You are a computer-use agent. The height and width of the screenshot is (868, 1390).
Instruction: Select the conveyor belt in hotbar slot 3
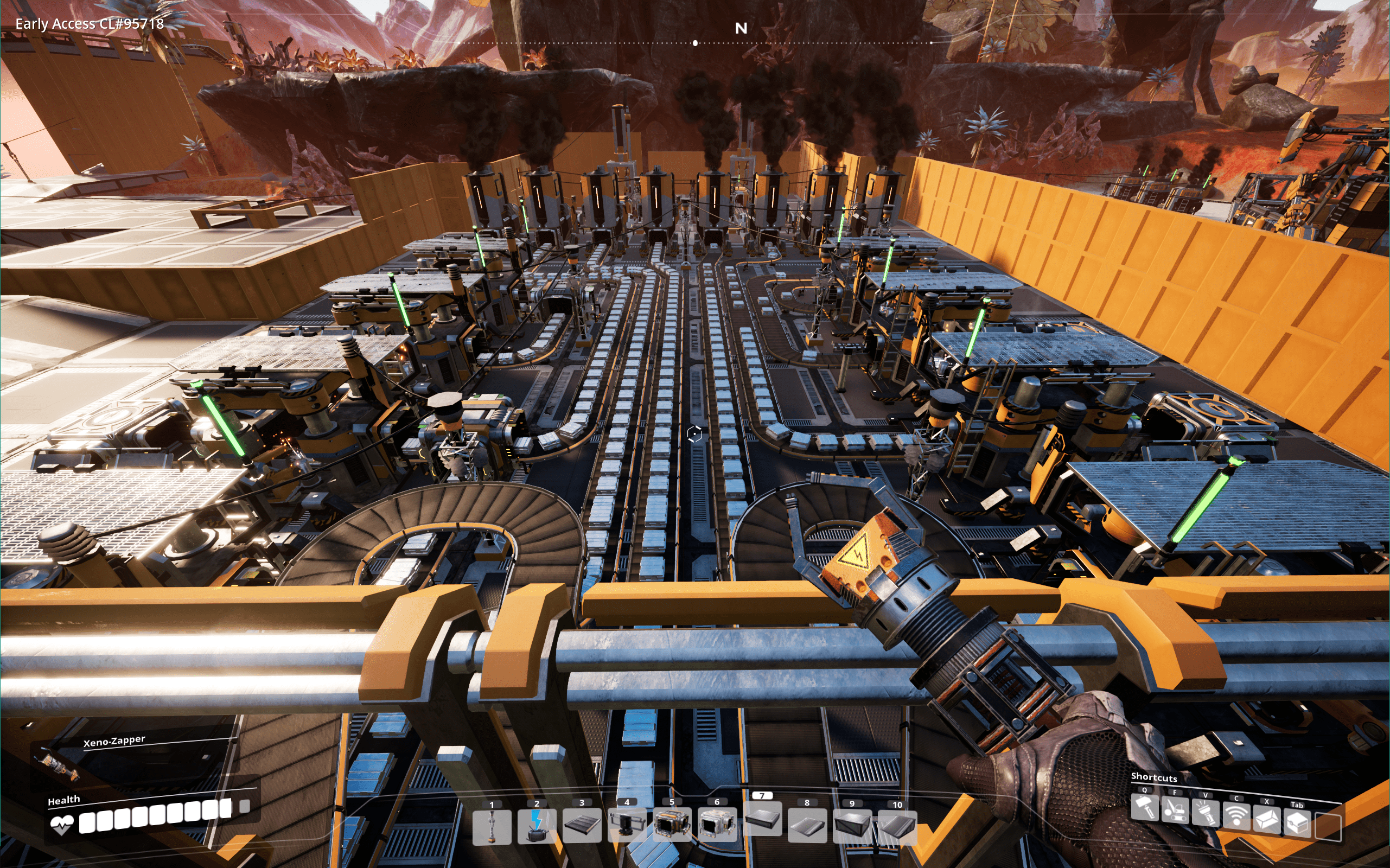pyautogui.click(x=582, y=826)
